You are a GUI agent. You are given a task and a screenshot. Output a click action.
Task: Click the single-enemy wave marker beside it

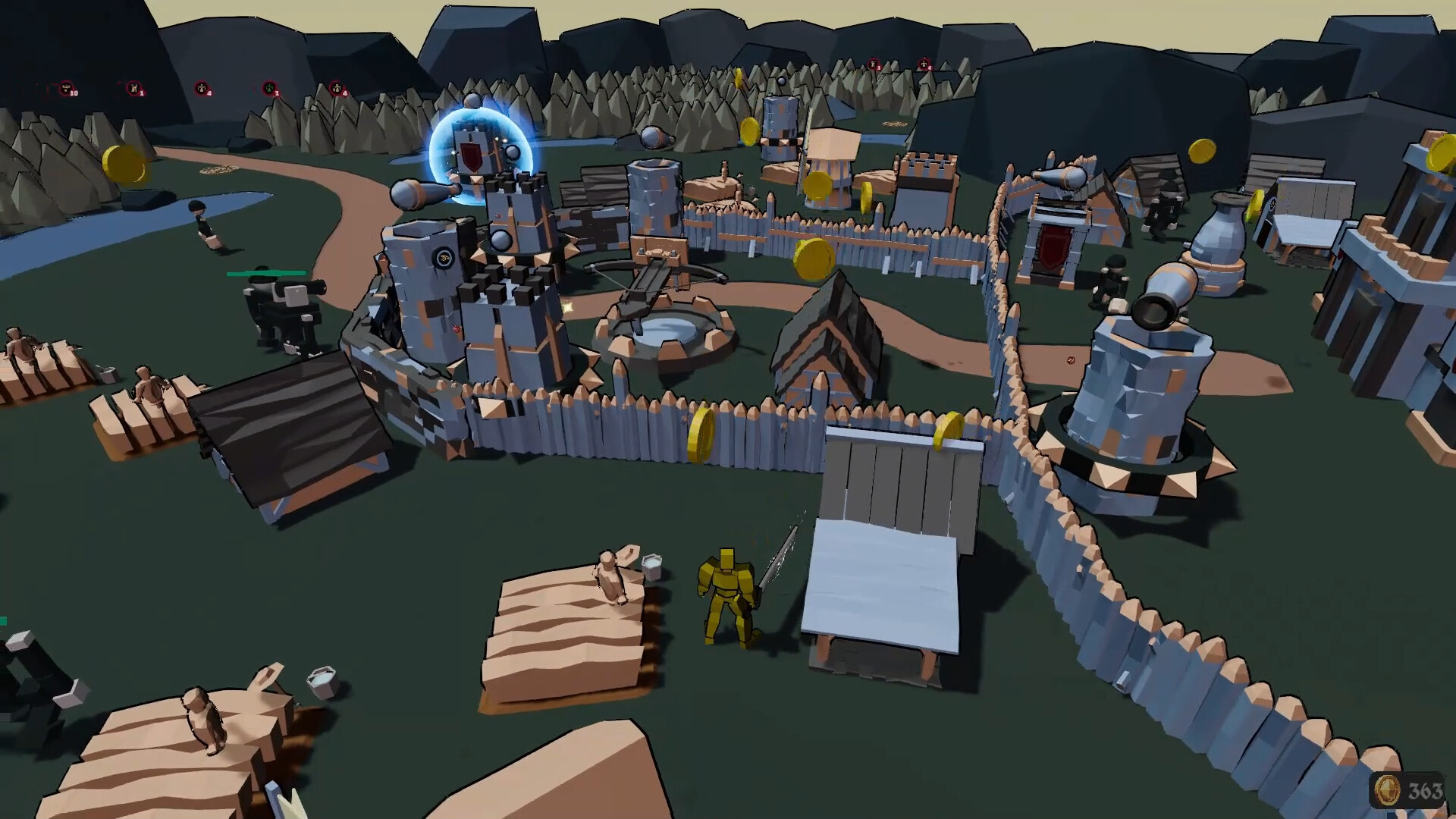pyautogui.click(x=133, y=89)
